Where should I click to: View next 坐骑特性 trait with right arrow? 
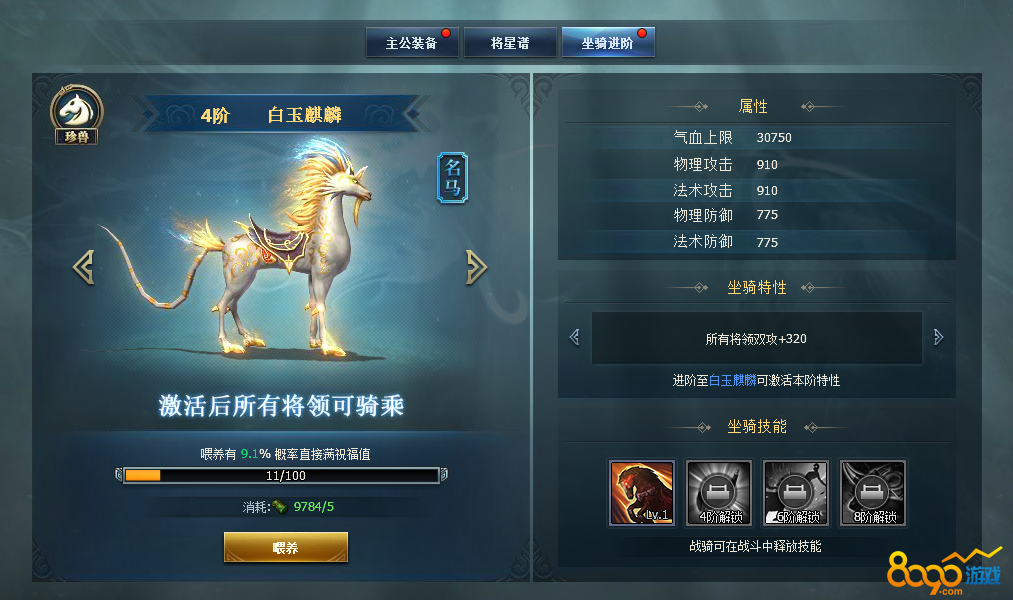[x=938, y=338]
